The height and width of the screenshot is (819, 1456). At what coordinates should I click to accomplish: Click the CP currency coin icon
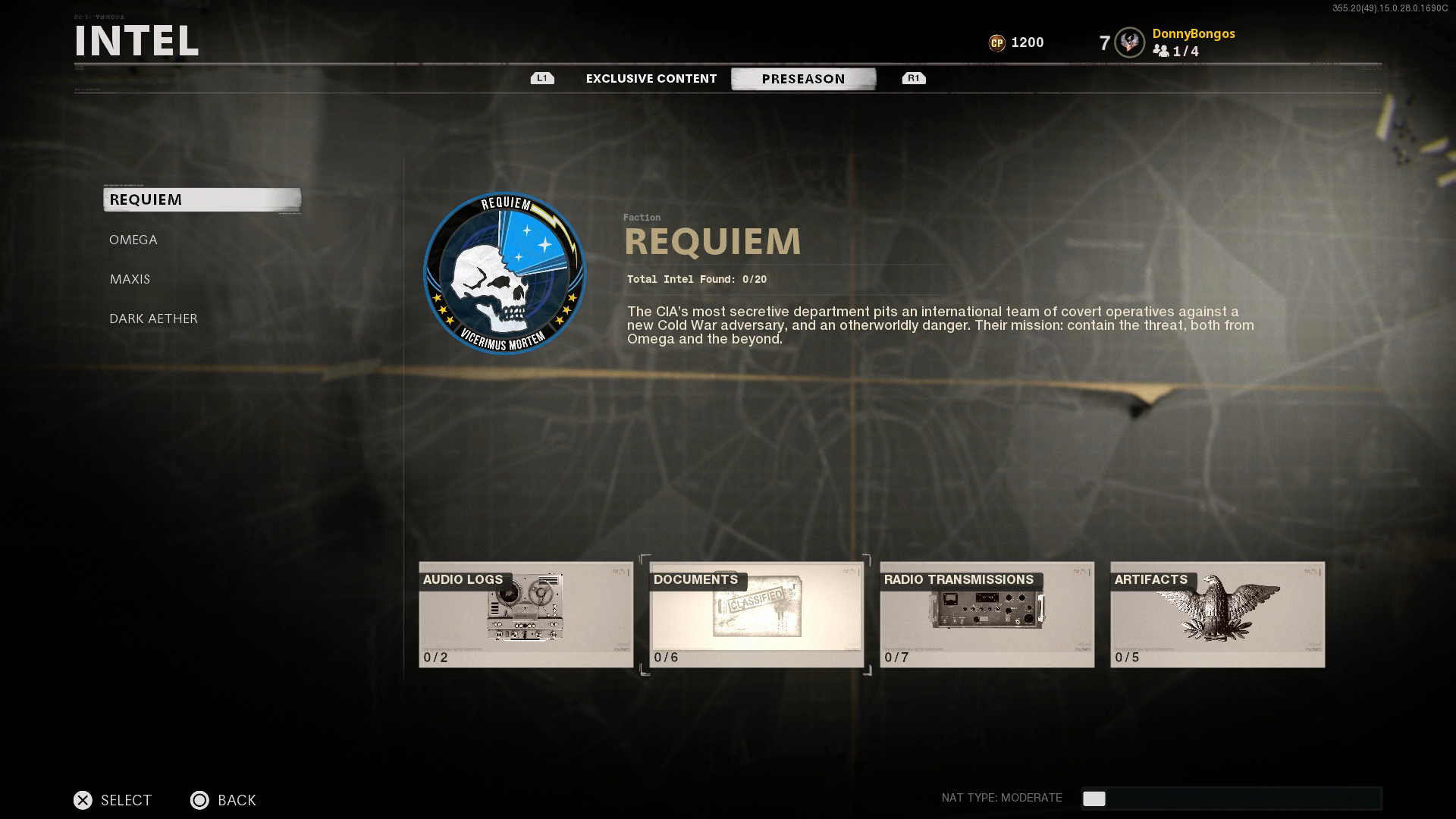coord(998,42)
